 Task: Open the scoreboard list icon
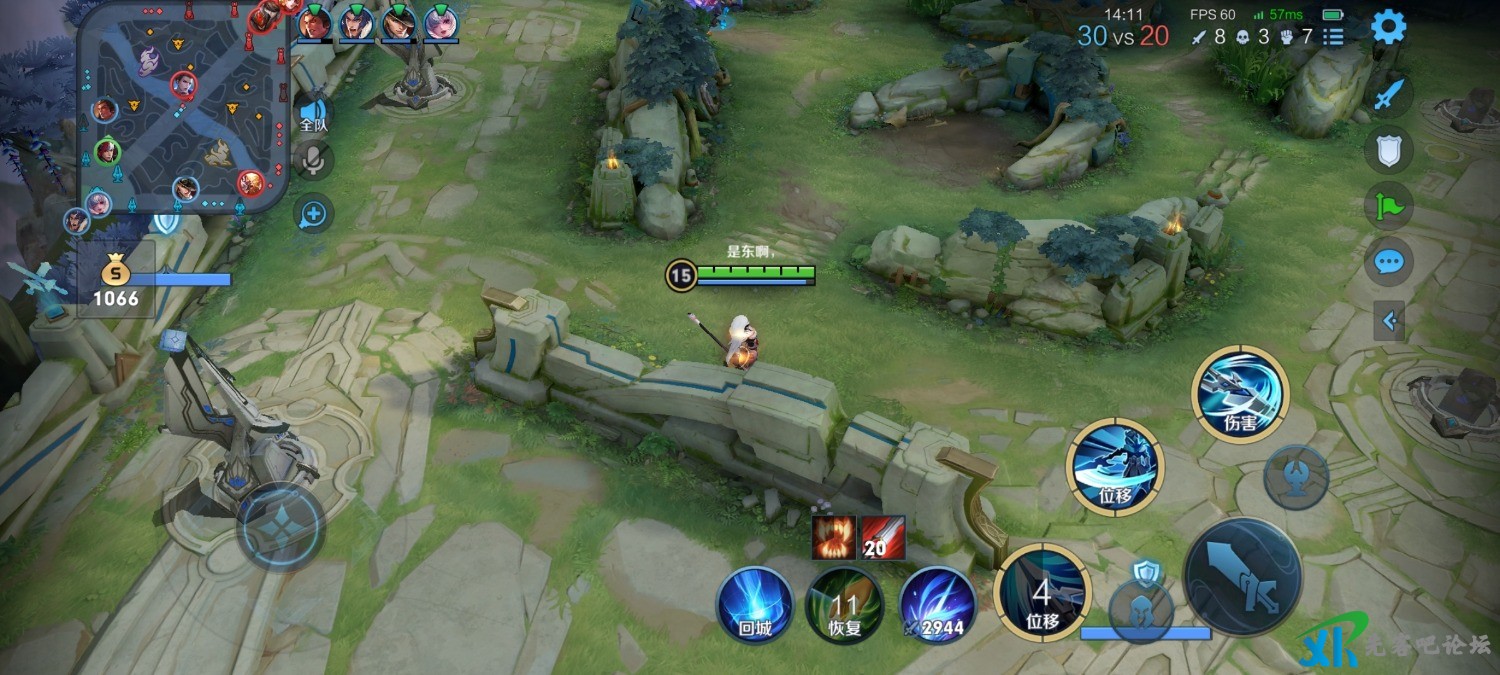[x=1333, y=37]
